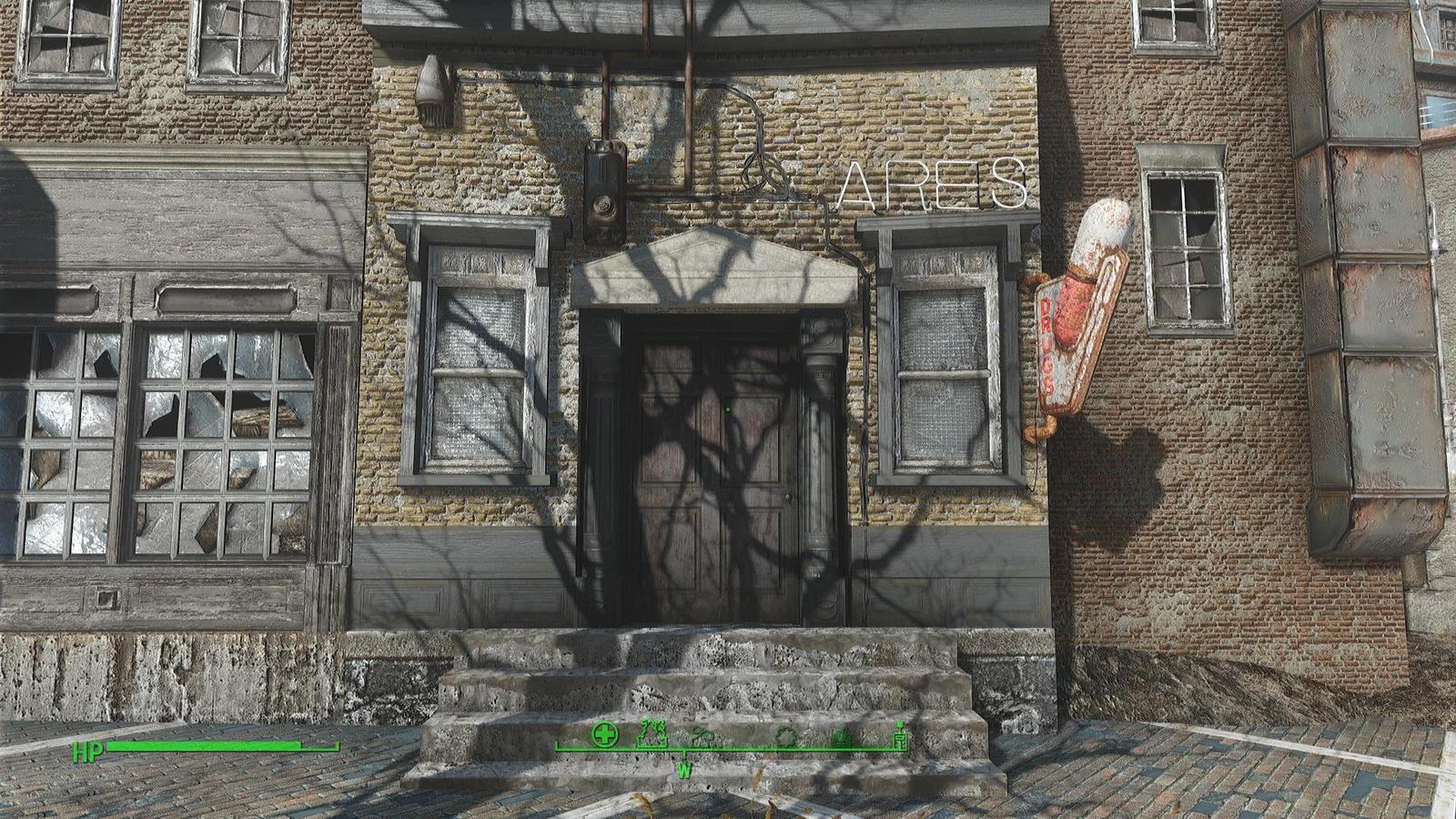This screenshot has height=819, width=1456.
Task: Click the ruined city marker on the compass
Action: click(x=652, y=733)
